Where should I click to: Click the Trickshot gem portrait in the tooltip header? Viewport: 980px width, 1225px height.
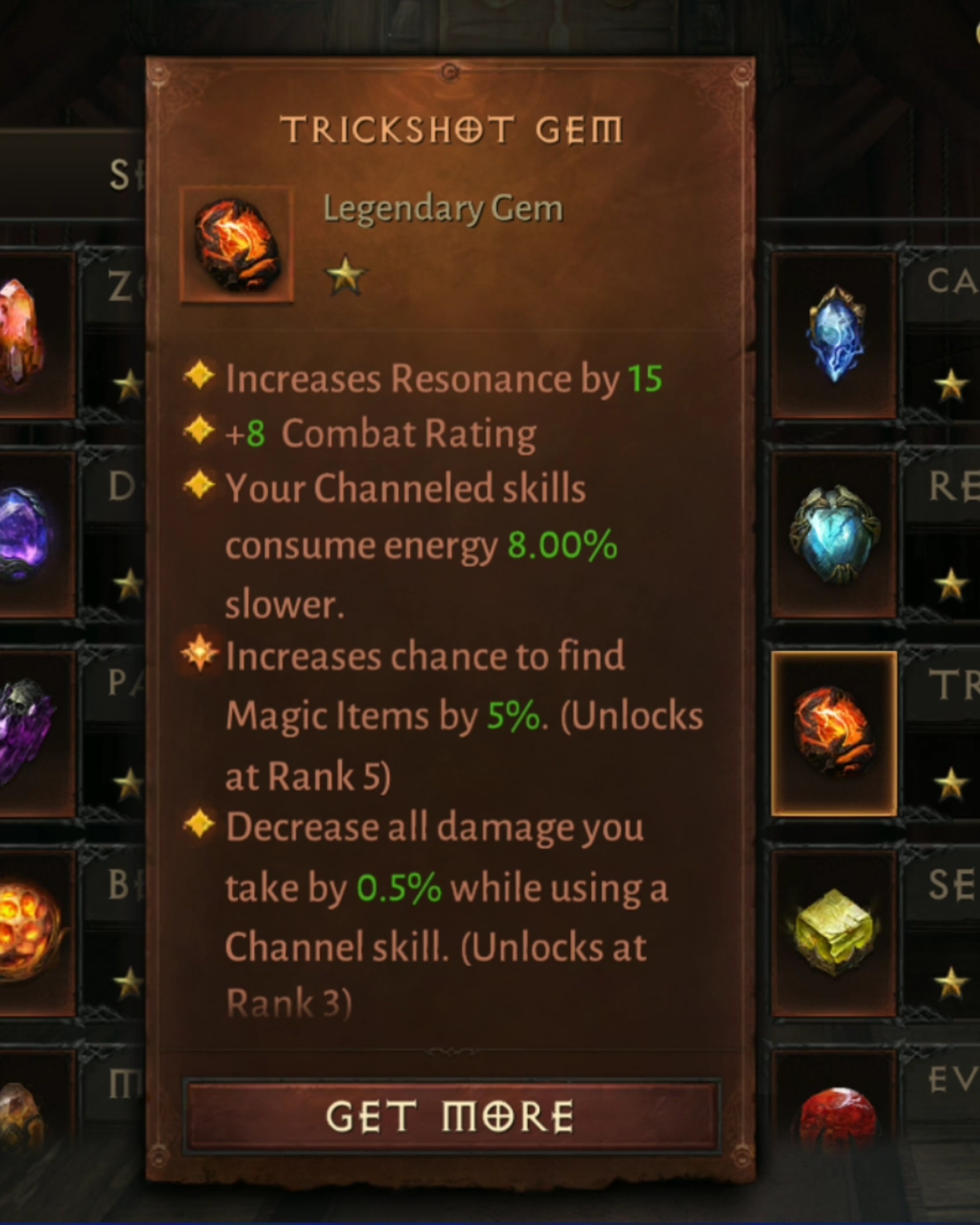(x=236, y=245)
